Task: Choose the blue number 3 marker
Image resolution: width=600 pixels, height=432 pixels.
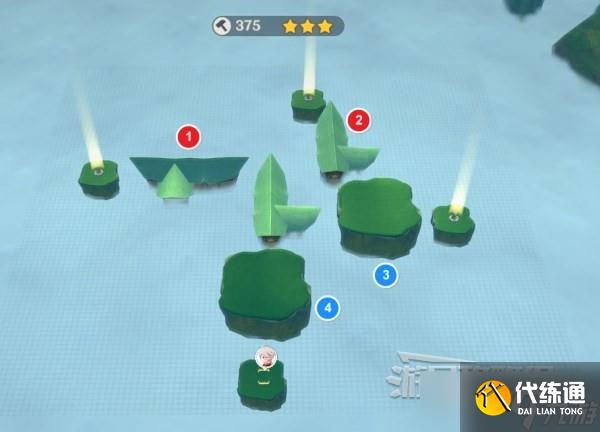Action: coord(385,275)
